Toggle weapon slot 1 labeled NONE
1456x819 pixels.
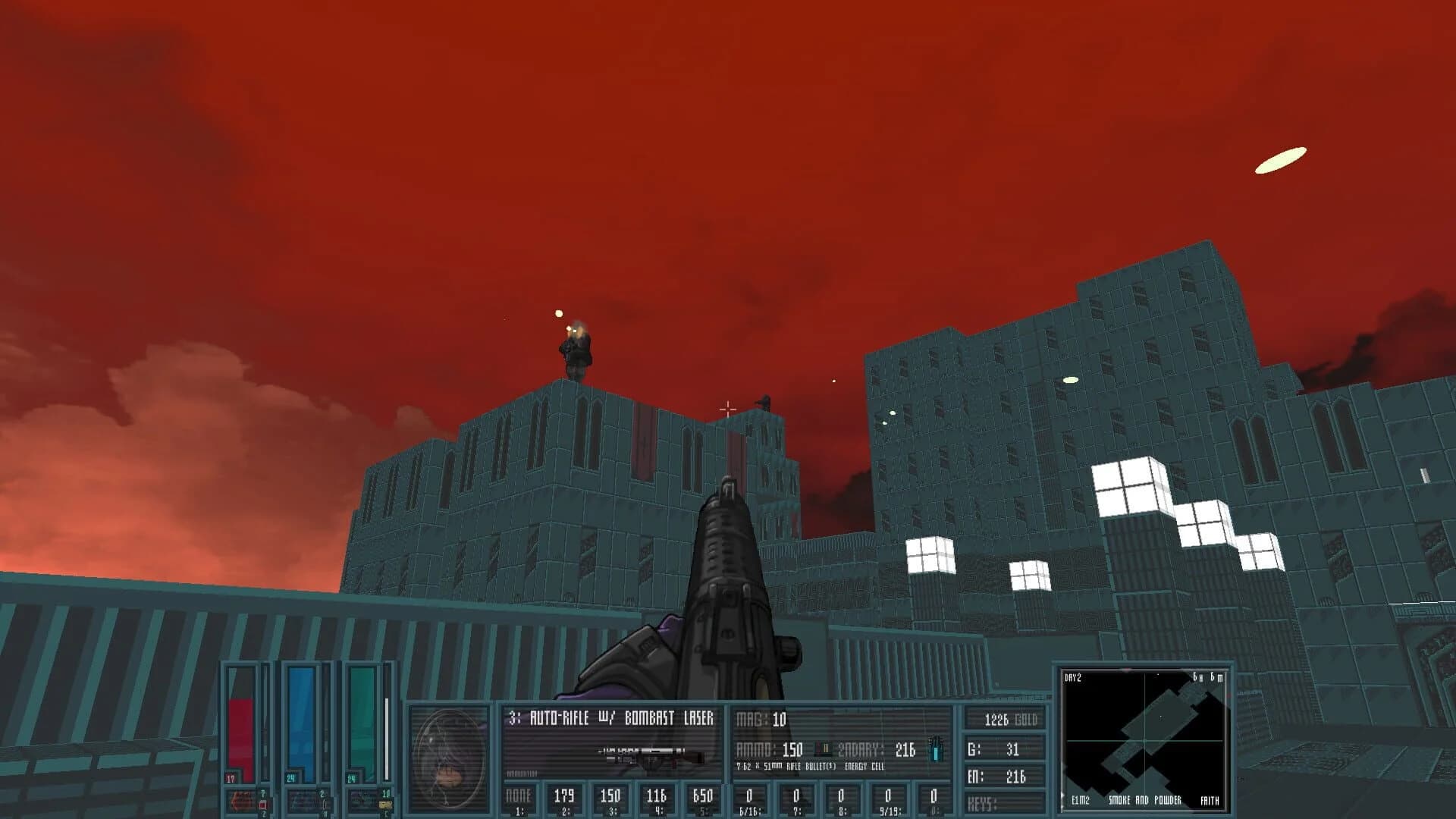517,795
